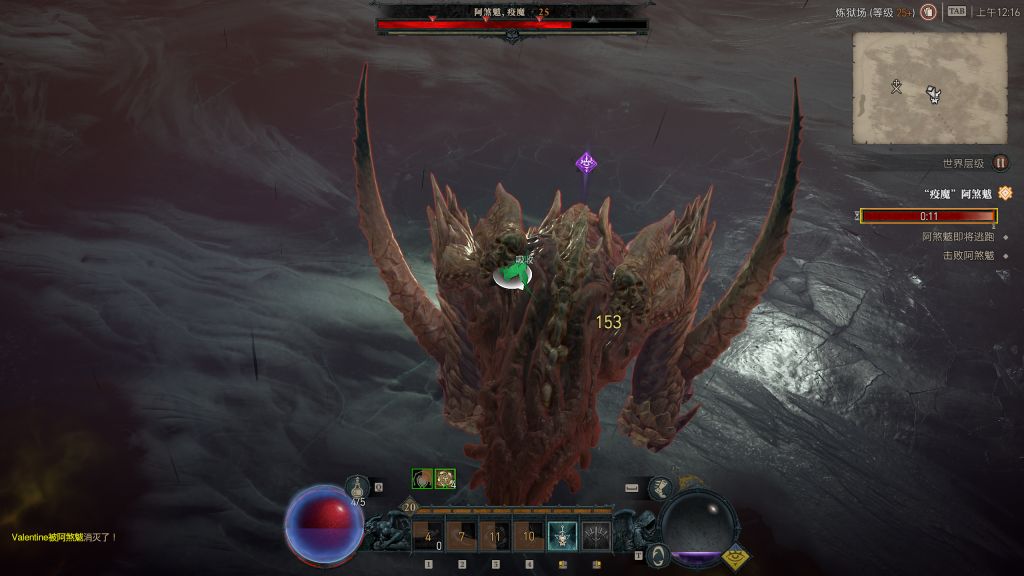Click the red zone status icon beside 炼狱场
The width and height of the screenshot is (1024, 576).
point(928,12)
